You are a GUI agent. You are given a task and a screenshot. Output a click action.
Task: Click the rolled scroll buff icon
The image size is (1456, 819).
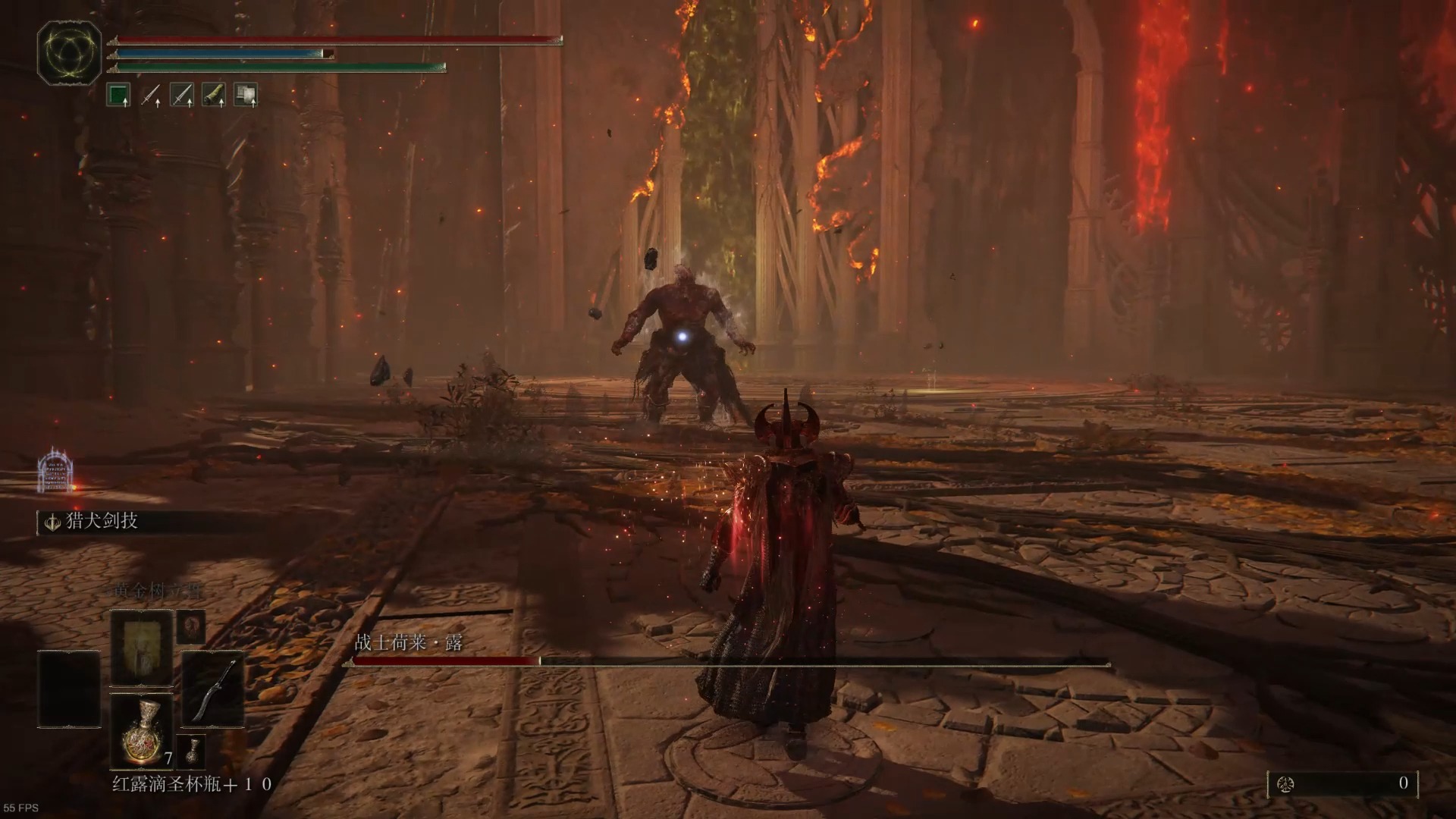[214, 96]
